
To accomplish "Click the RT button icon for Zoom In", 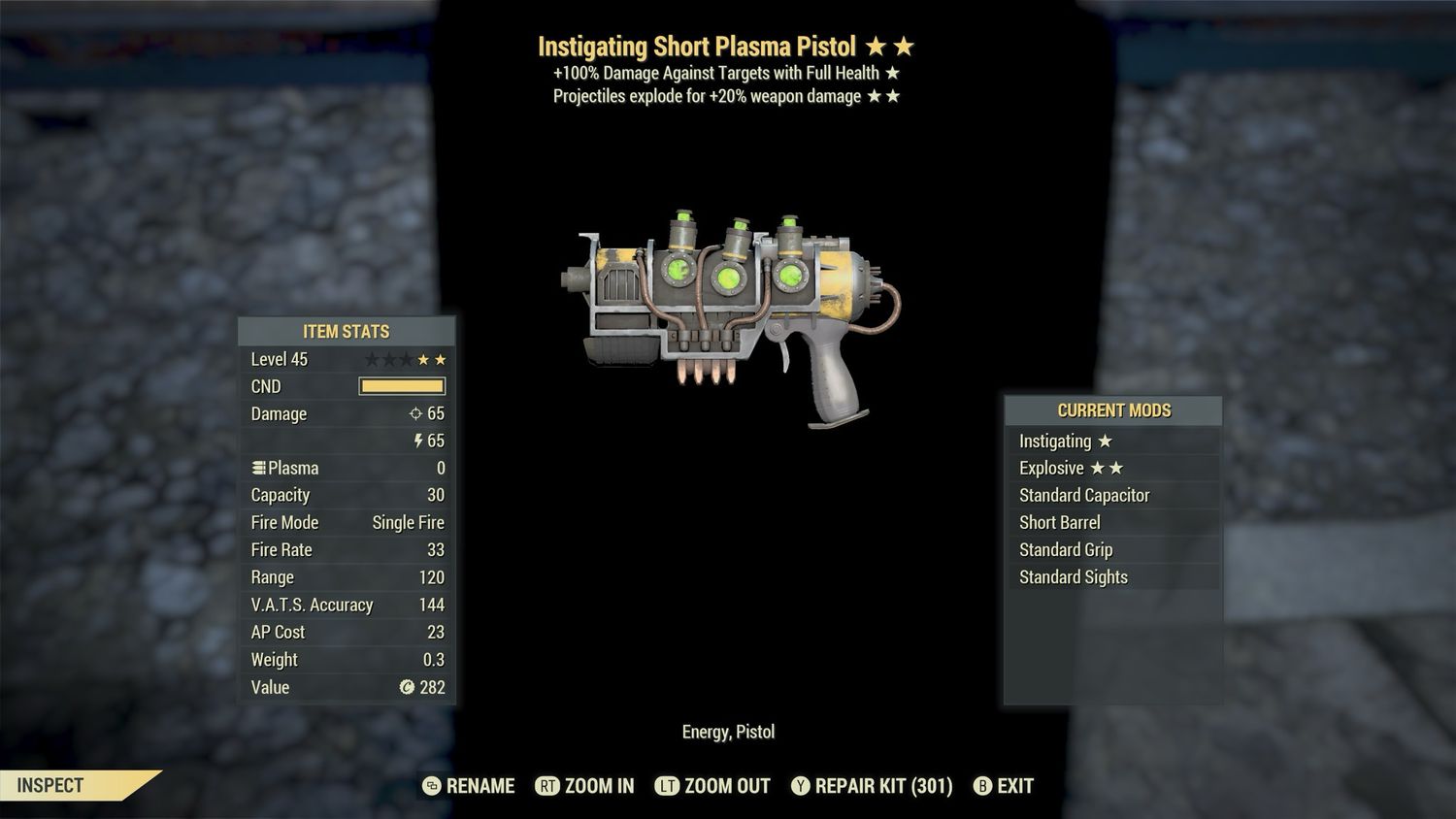I will [546, 786].
